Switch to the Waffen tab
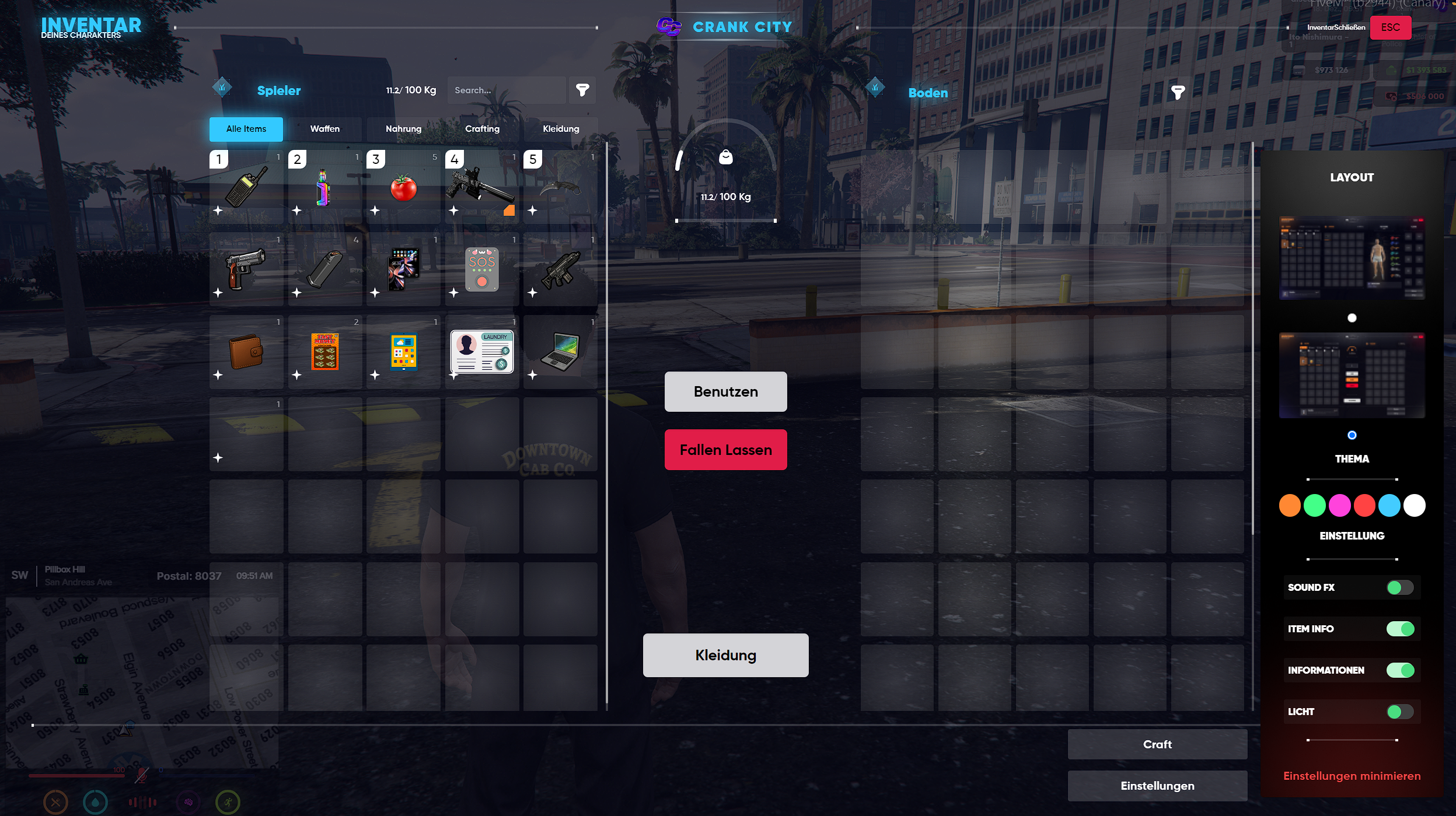The width and height of the screenshot is (1456, 816). coord(324,129)
